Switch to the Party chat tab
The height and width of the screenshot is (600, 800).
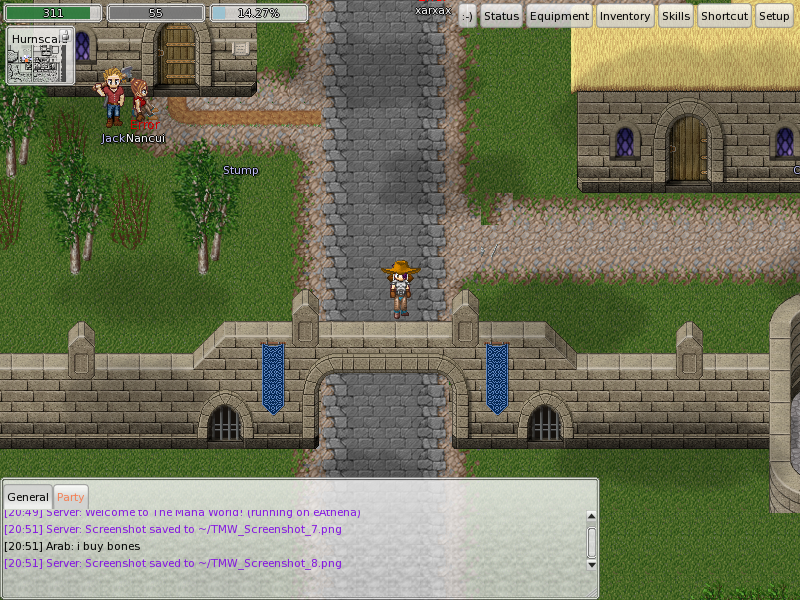pos(70,497)
